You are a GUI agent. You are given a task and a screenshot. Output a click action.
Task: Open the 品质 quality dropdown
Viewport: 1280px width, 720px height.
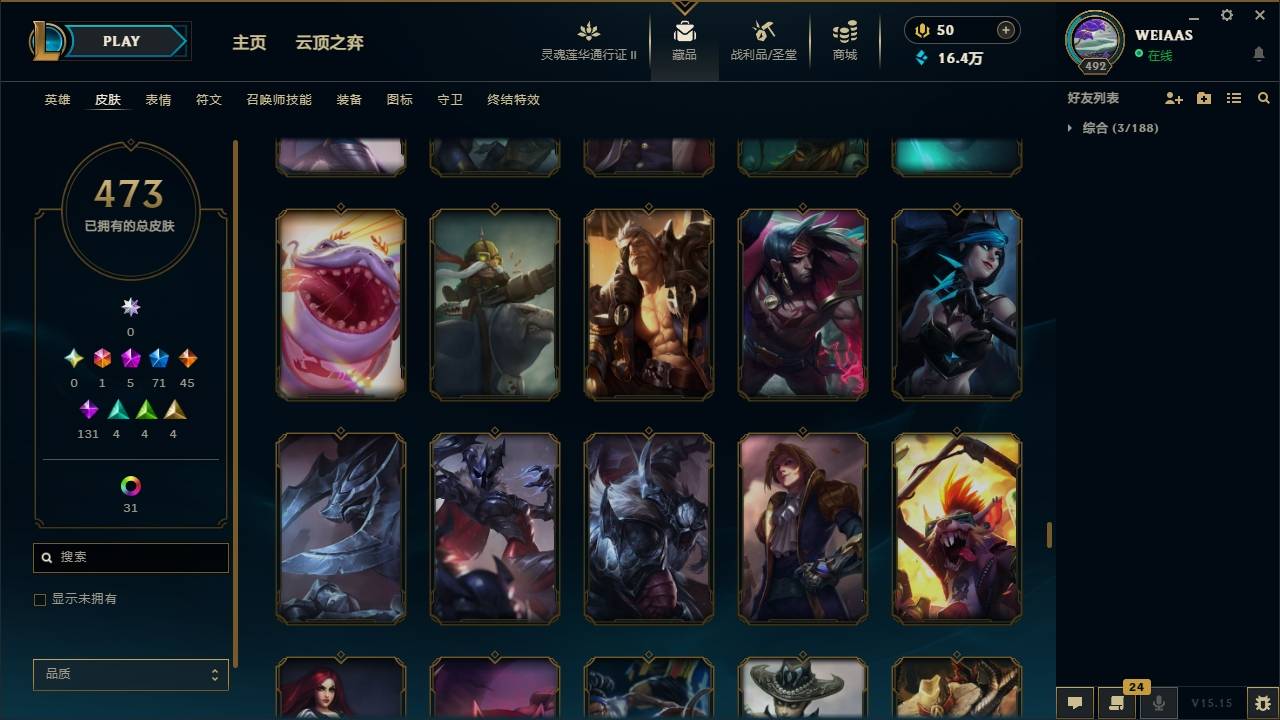point(130,674)
